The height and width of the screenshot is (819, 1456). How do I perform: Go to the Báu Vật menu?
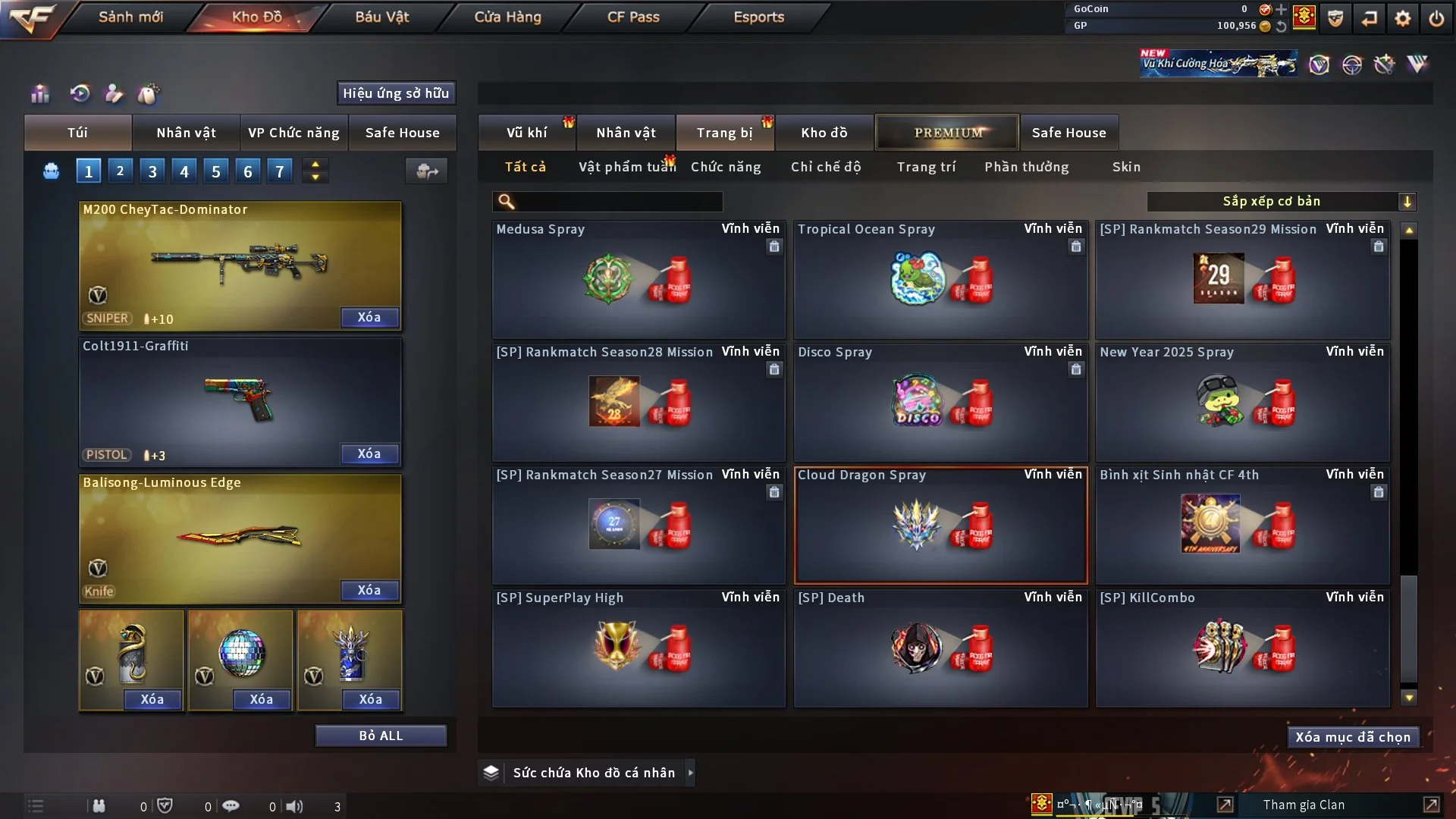click(x=381, y=17)
